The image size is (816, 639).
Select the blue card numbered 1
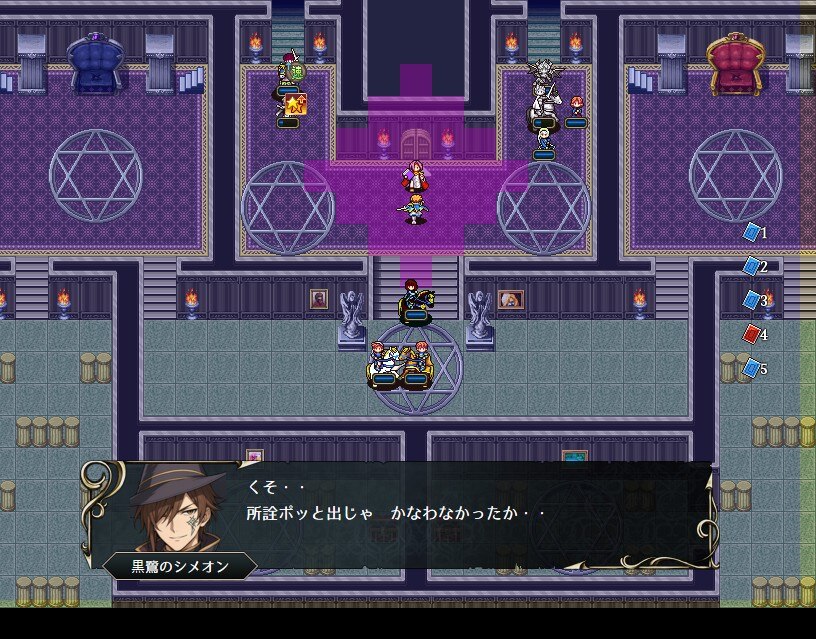(752, 232)
